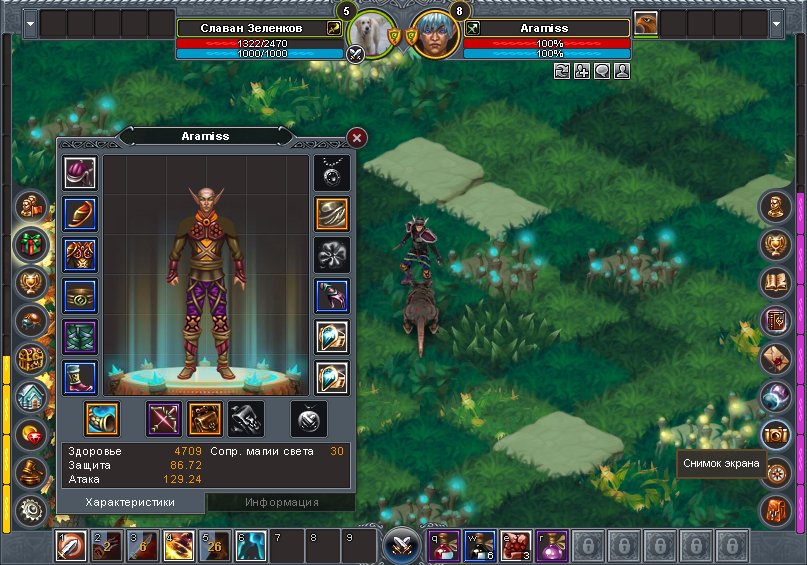Open the trophy achievements icon on right

[x=775, y=244]
